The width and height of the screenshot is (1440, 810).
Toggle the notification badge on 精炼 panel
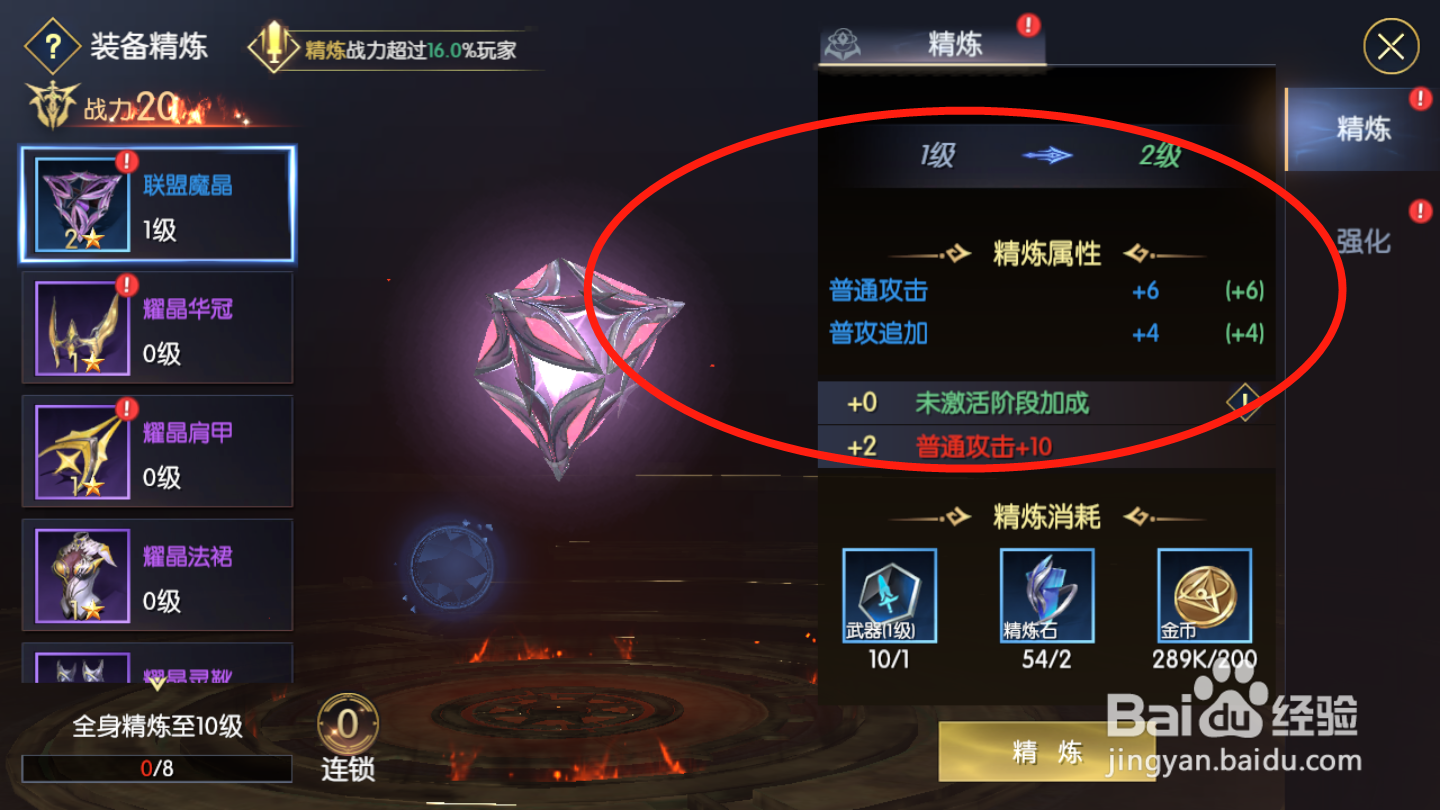tap(1030, 27)
